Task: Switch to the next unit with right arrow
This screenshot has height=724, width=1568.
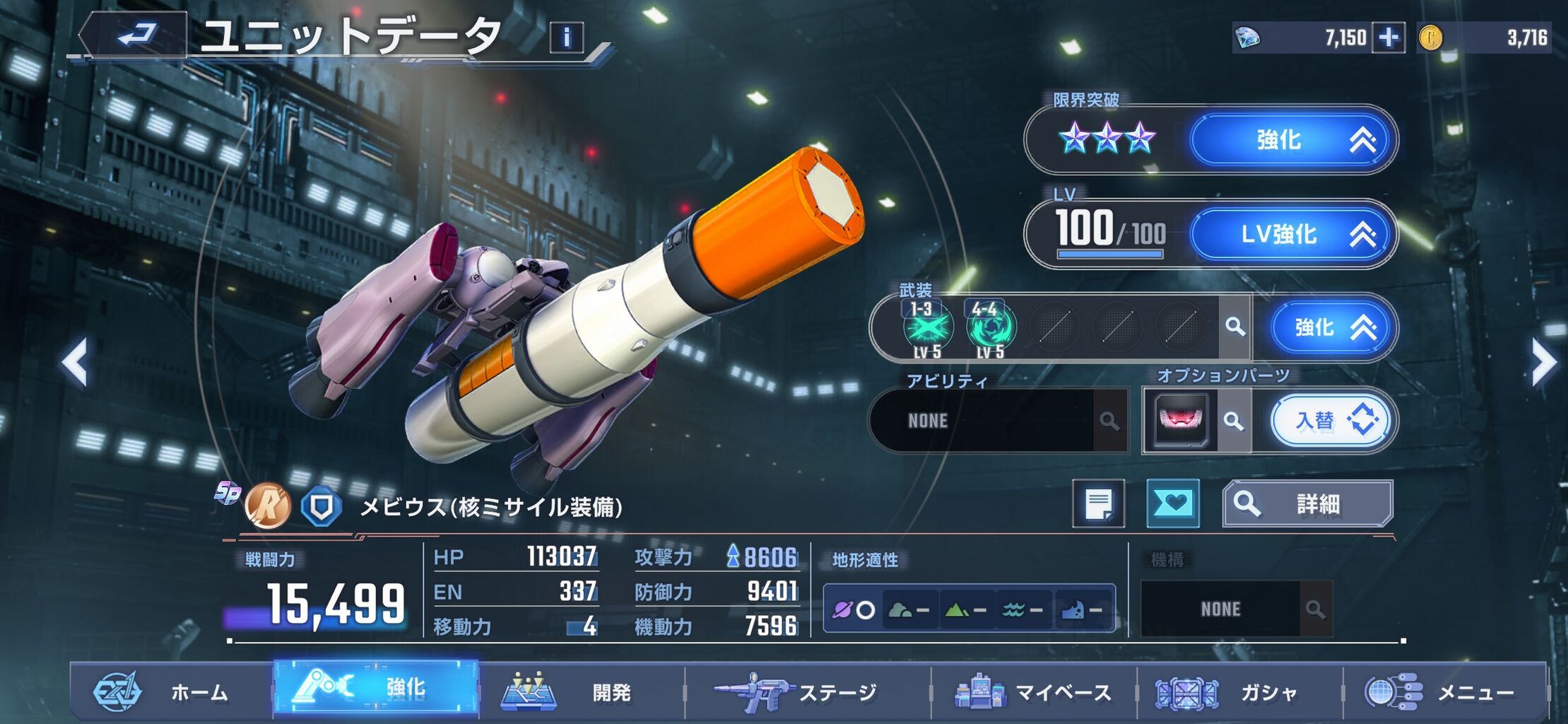Action: 1543,363
